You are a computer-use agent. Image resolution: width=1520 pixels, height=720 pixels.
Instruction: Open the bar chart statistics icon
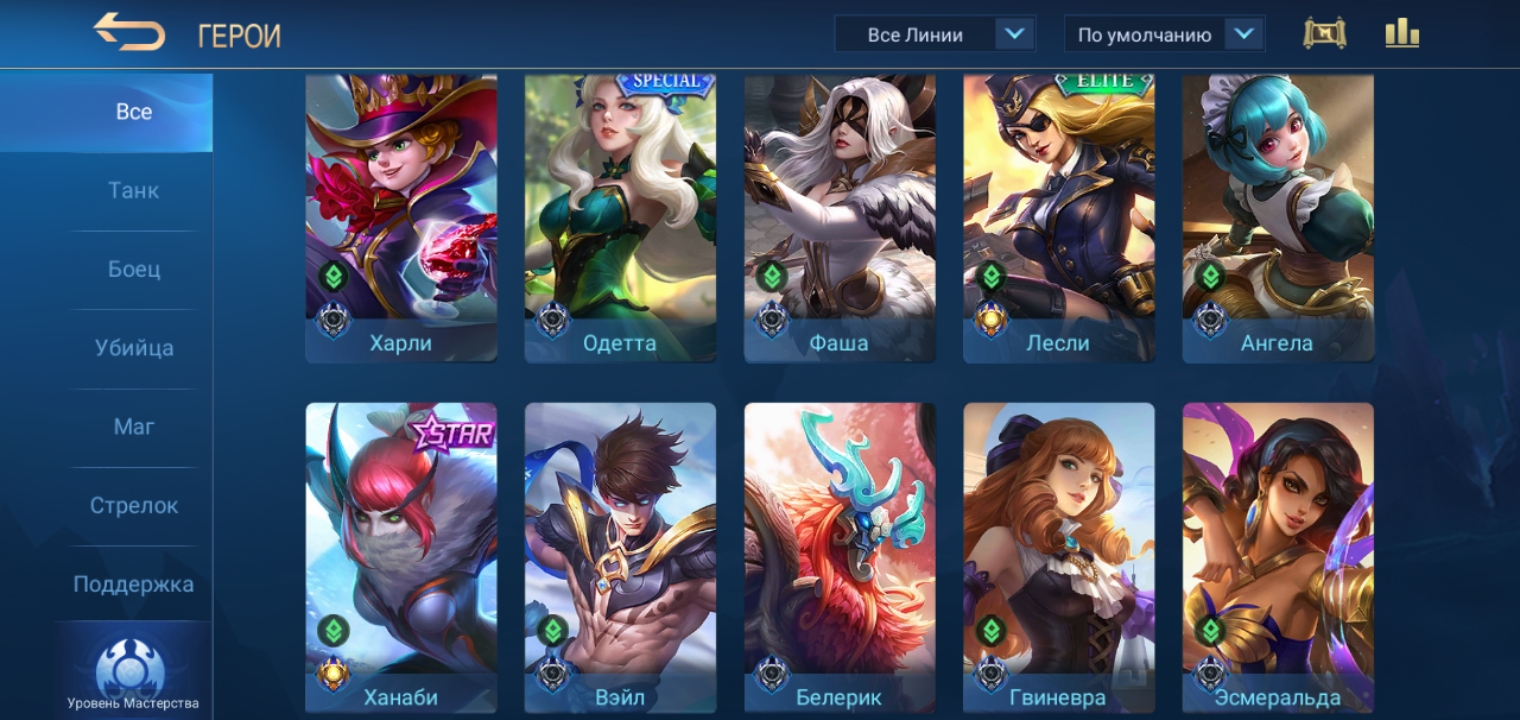[1402, 34]
